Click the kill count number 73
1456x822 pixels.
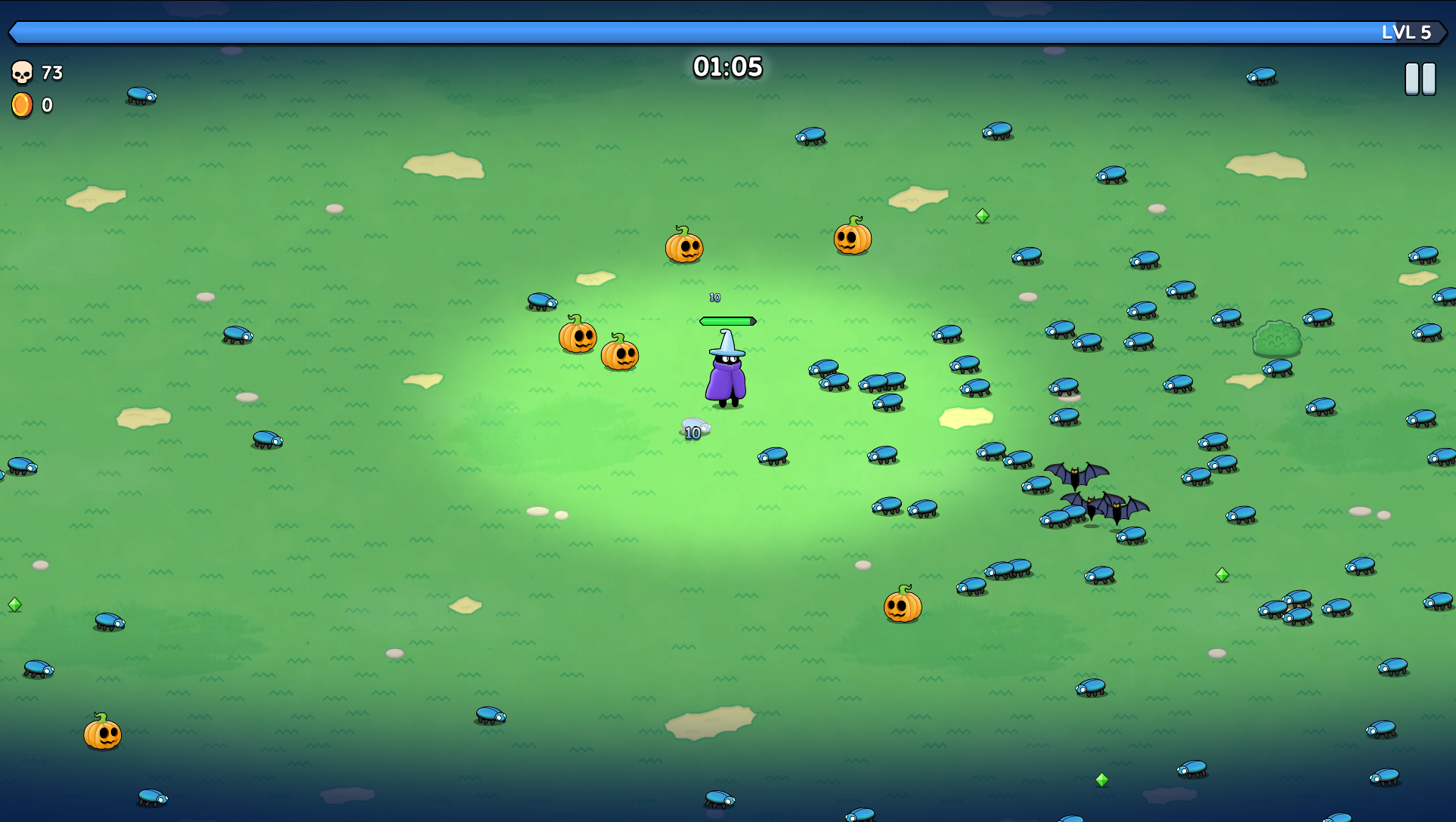(51, 73)
